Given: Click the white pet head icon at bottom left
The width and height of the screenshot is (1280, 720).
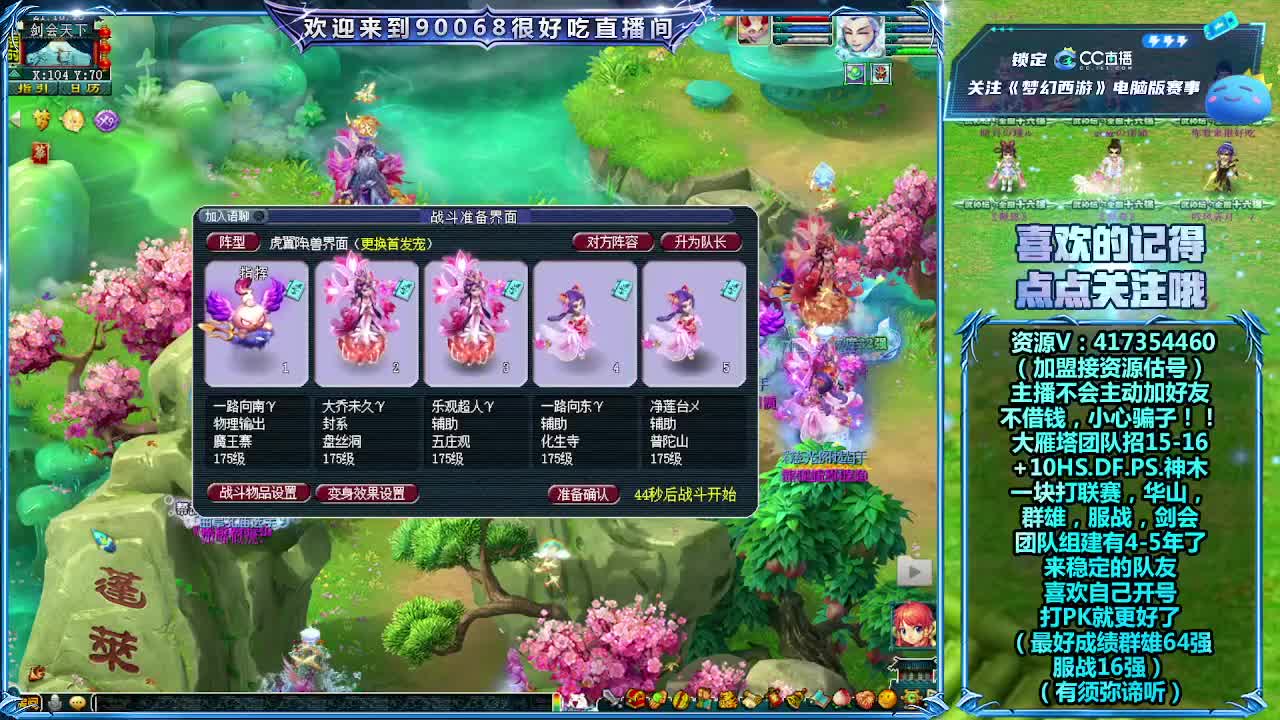Looking at the screenshot, I should 55,703.
